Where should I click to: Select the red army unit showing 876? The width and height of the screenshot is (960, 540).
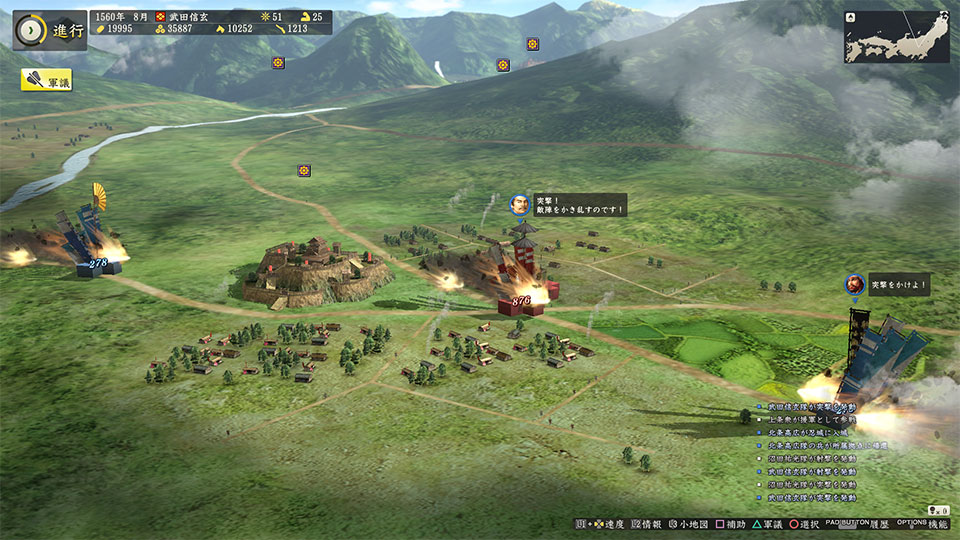tap(521, 299)
